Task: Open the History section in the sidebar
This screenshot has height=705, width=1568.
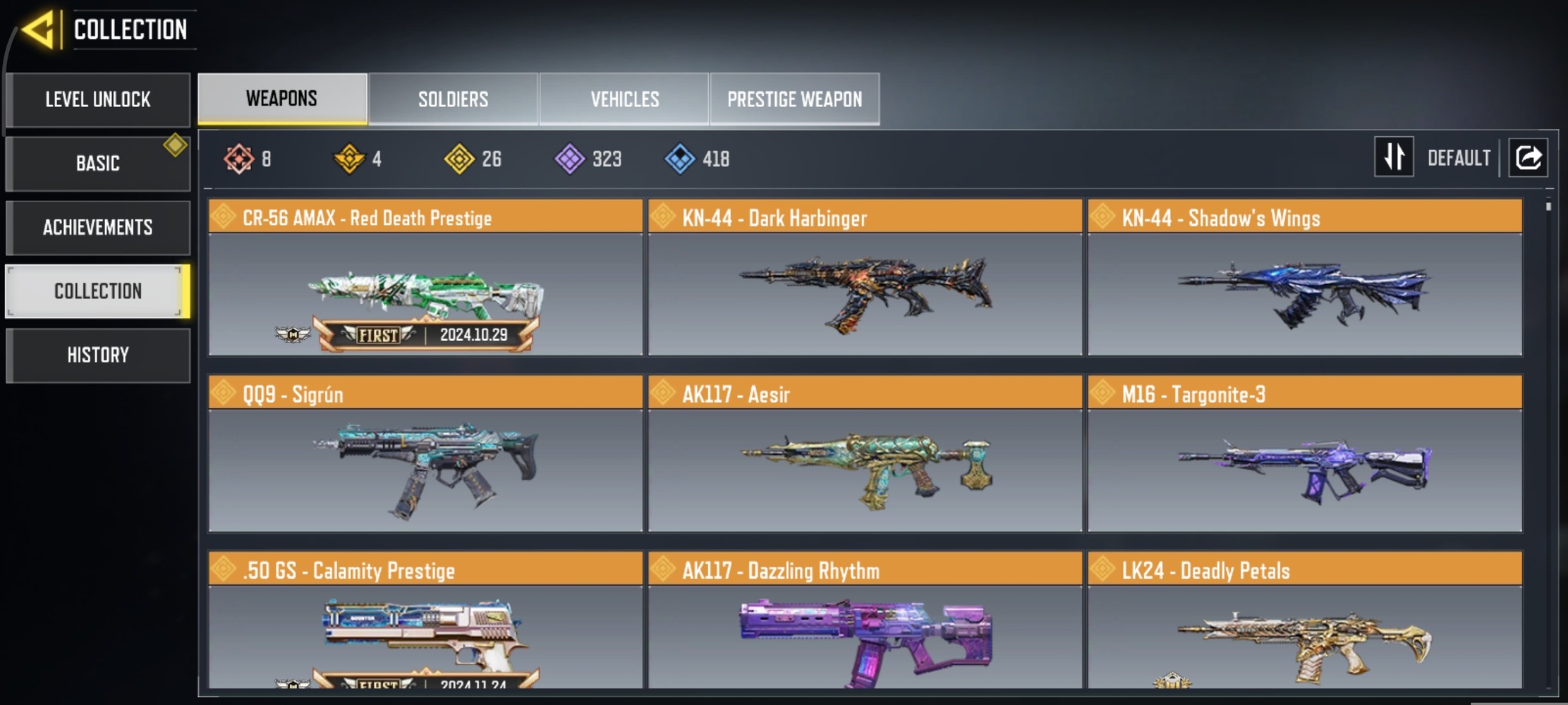Action: 98,355
